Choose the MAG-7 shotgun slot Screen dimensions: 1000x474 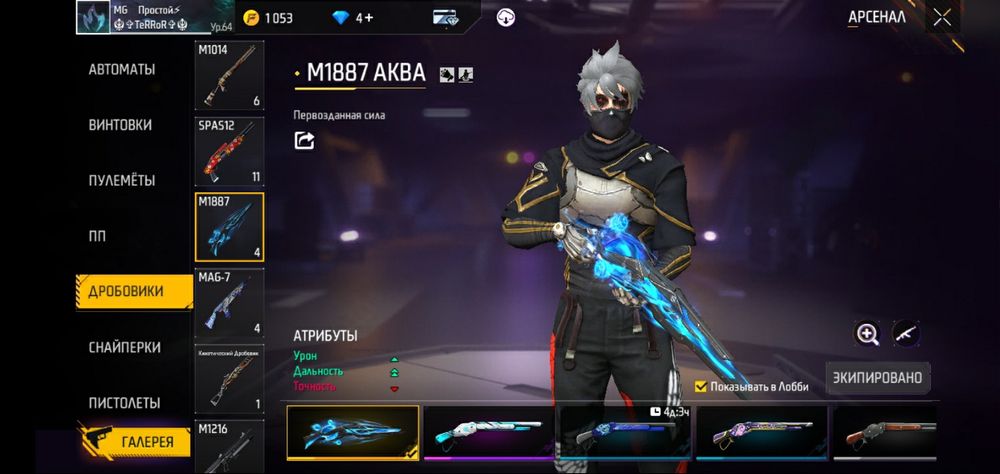point(229,302)
